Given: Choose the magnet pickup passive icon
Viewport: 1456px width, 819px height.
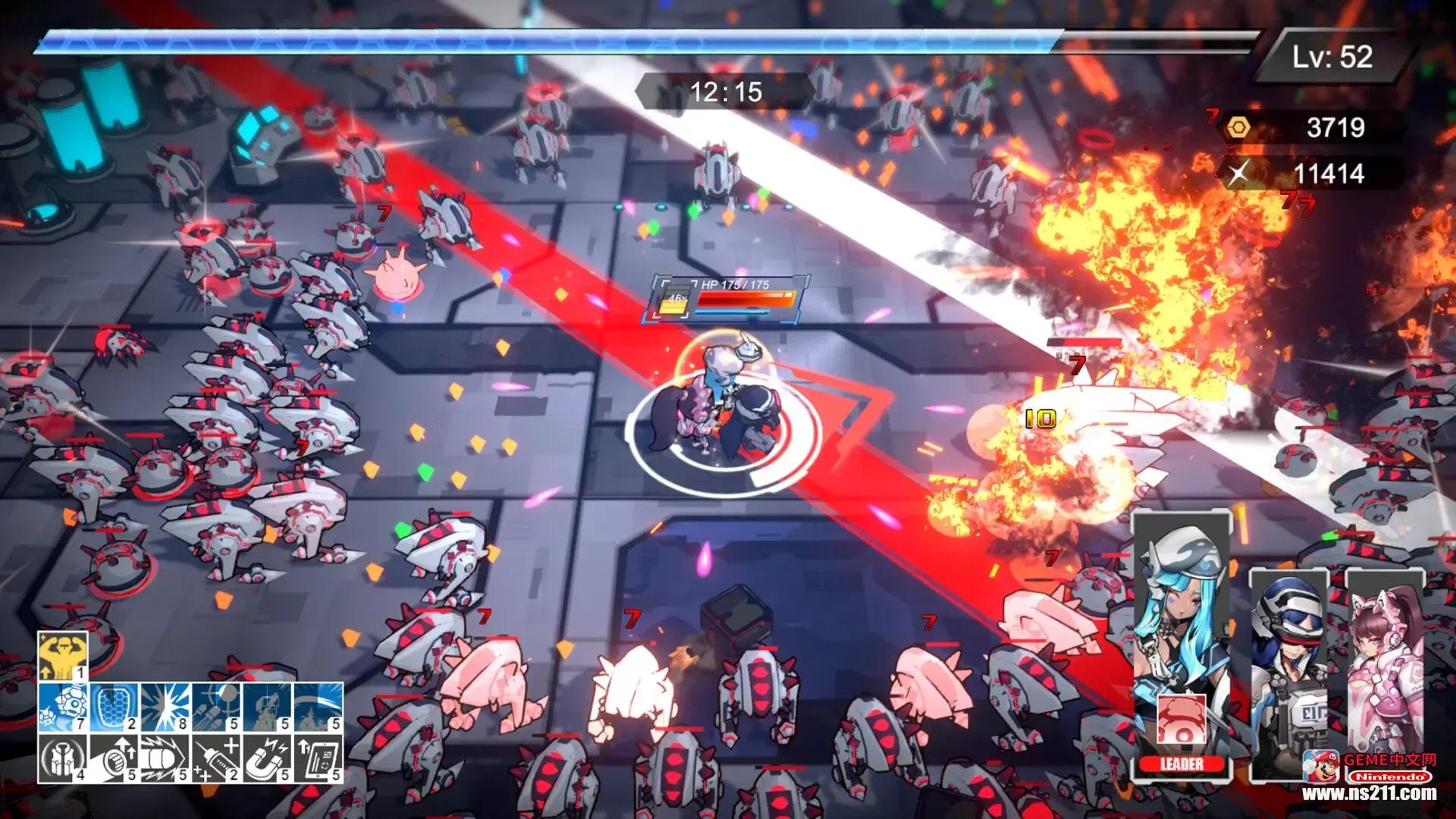Looking at the screenshot, I should [268, 758].
